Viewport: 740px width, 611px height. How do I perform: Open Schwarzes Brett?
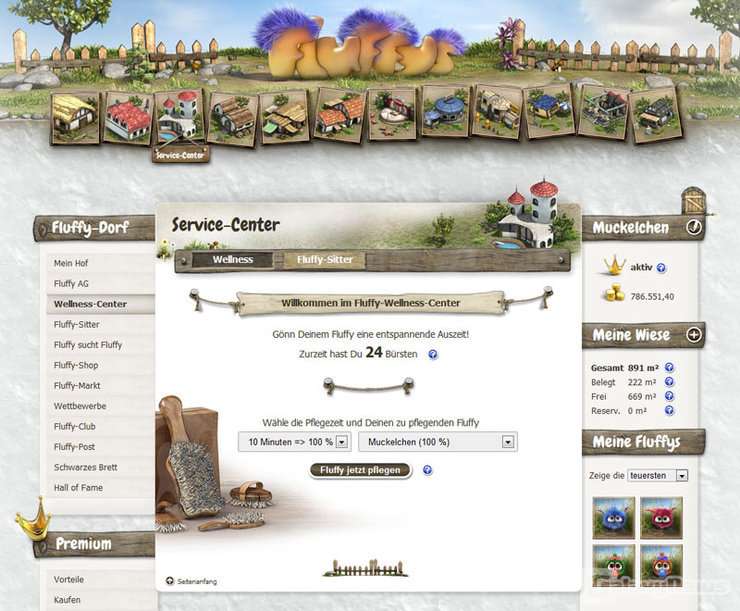pos(85,467)
